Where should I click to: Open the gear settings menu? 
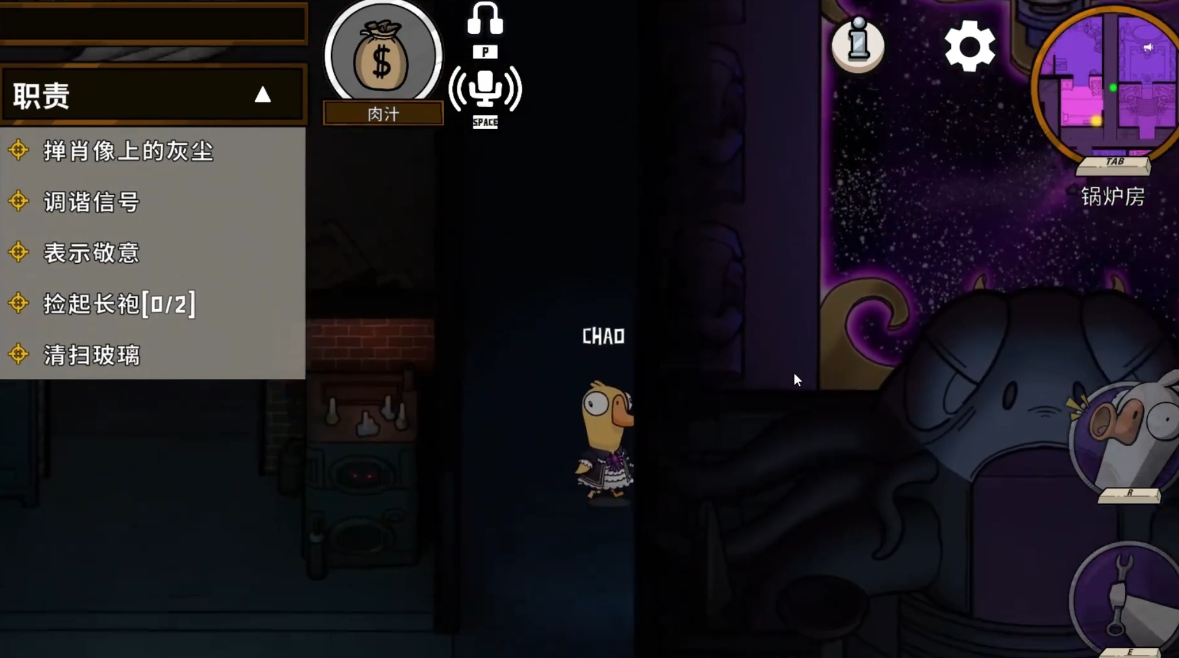pyautogui.click(x=969, y=46)
